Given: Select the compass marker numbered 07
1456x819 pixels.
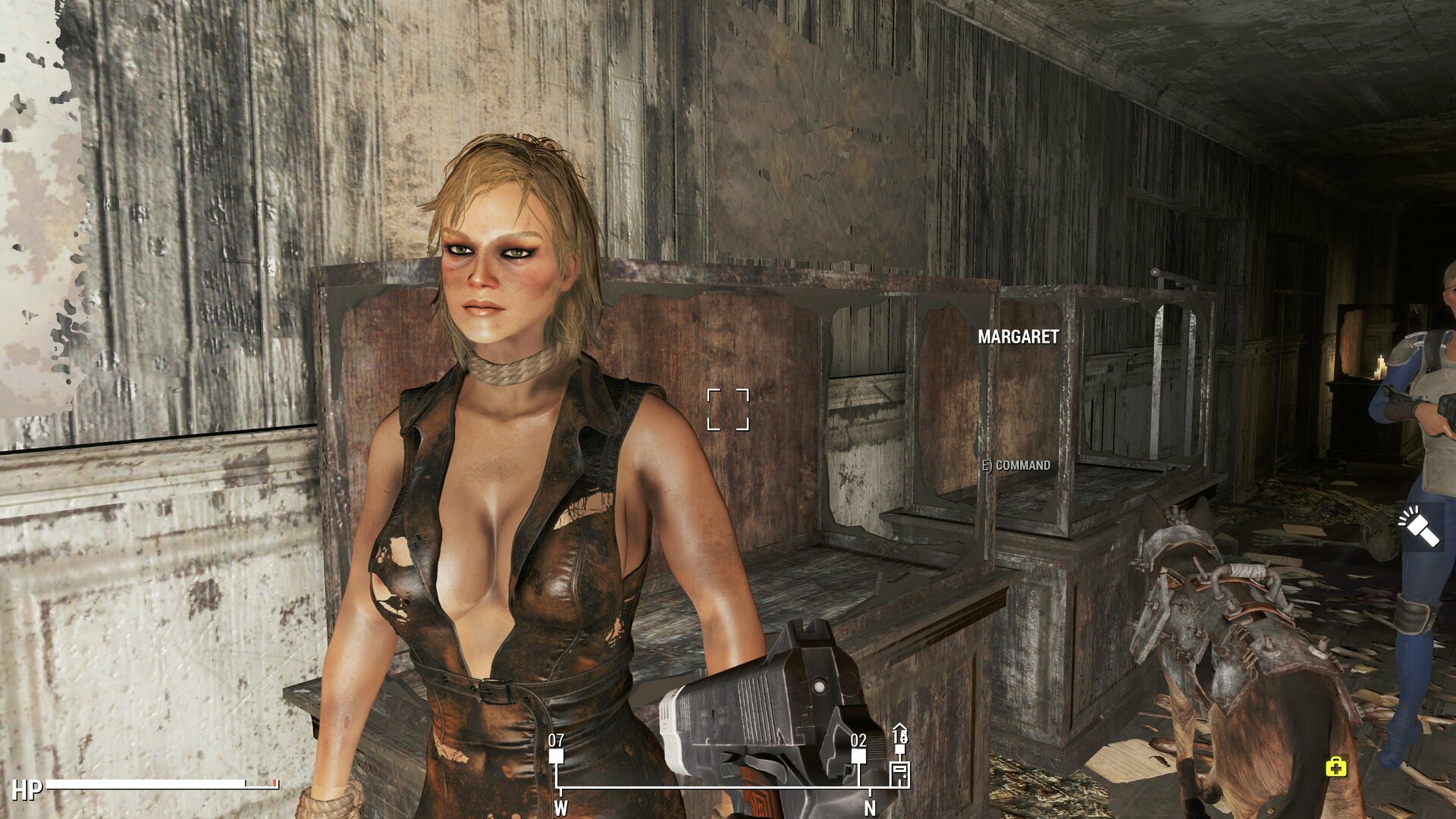Looking at the screenshot, I should pos(556,755).
